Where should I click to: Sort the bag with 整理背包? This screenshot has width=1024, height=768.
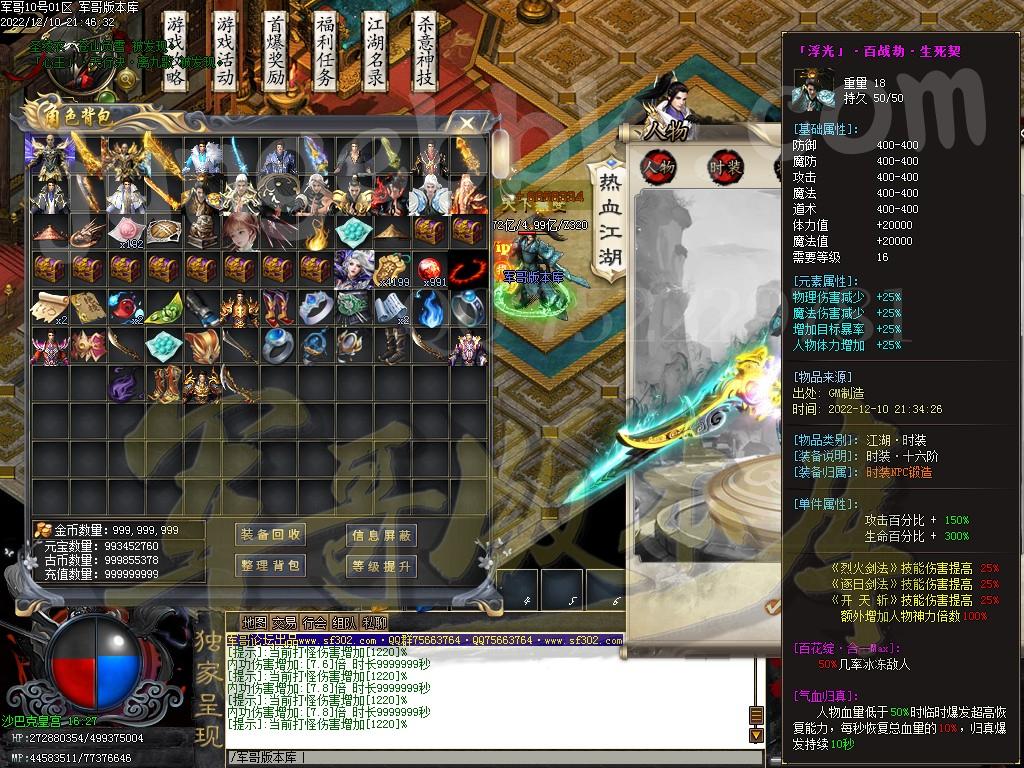270,566
